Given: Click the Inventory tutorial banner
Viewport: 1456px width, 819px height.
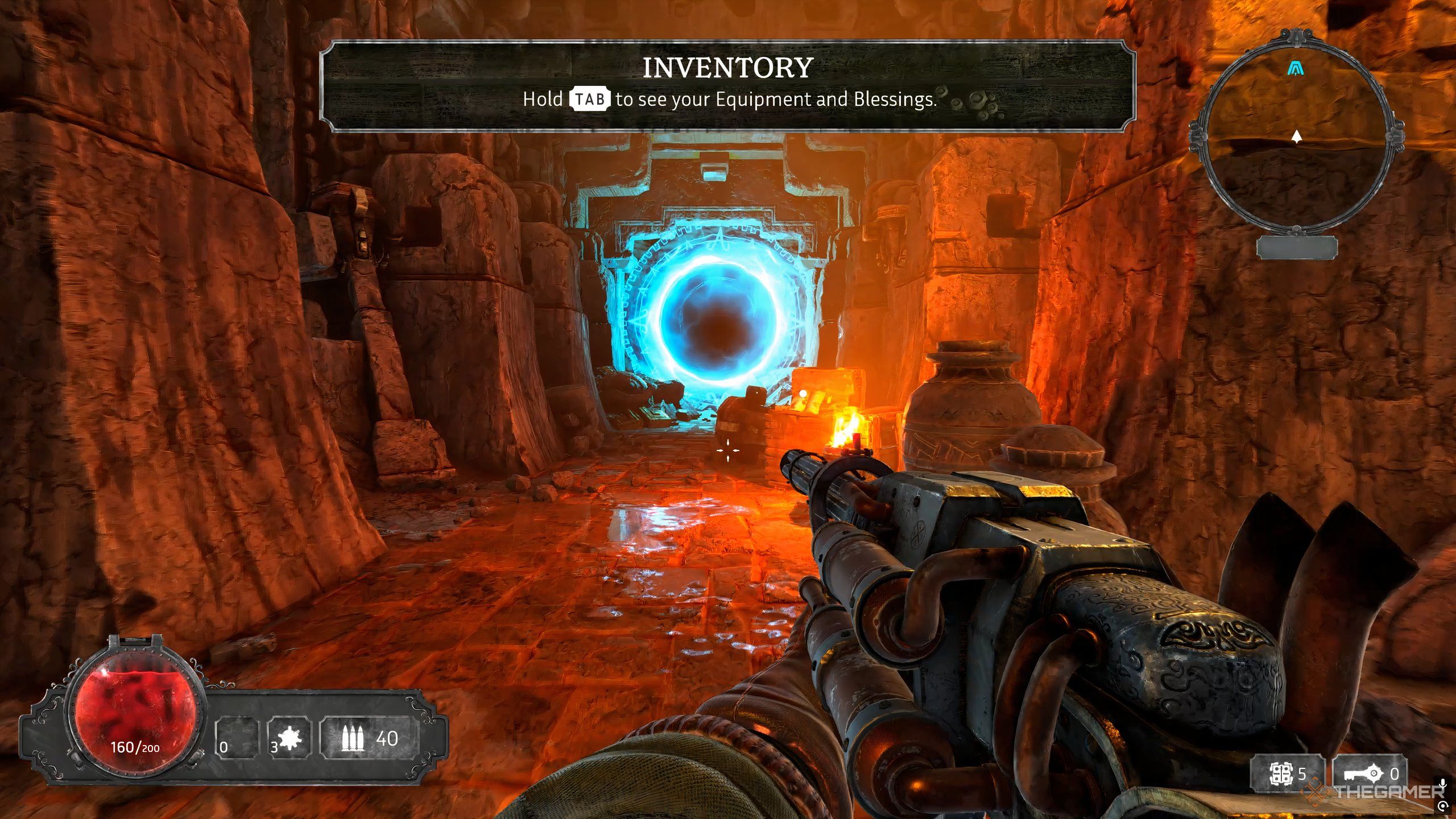Looking at the screenshot, I should [x=727, y=85].
